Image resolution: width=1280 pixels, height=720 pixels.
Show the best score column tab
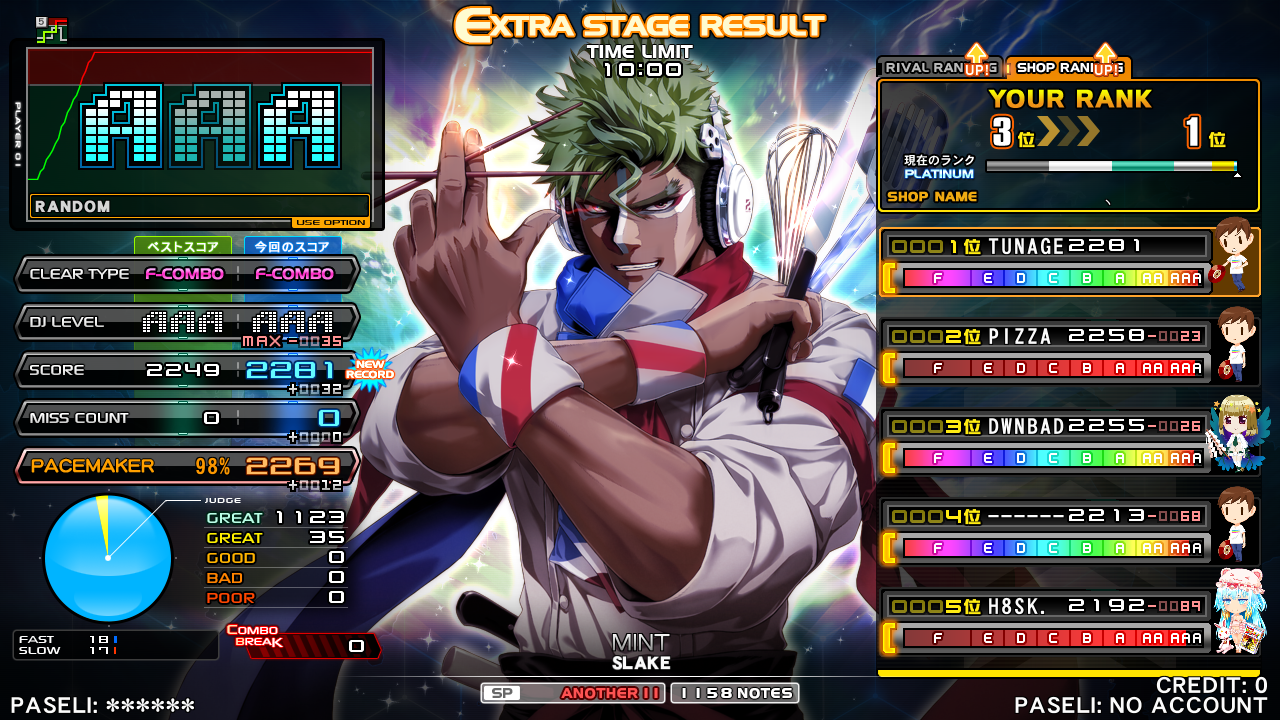point(183,246)
